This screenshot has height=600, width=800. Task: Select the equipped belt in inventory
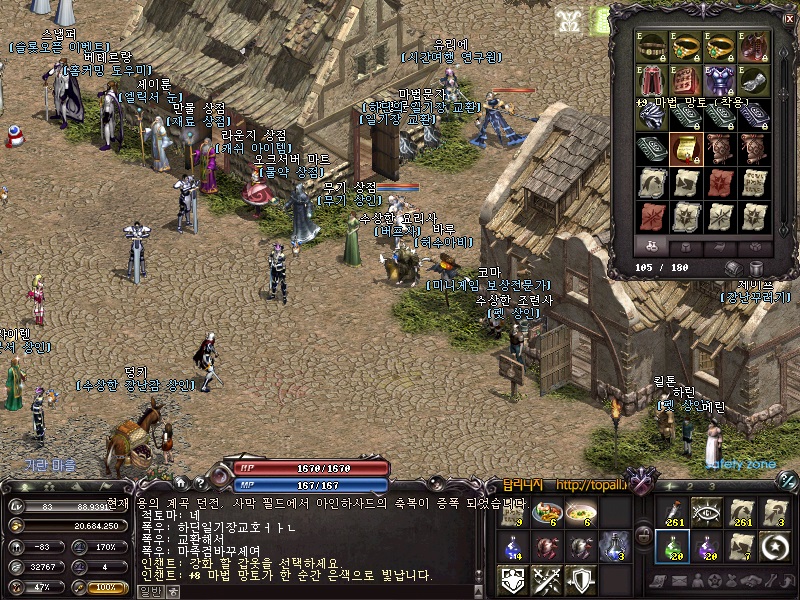tap(652, 47)
